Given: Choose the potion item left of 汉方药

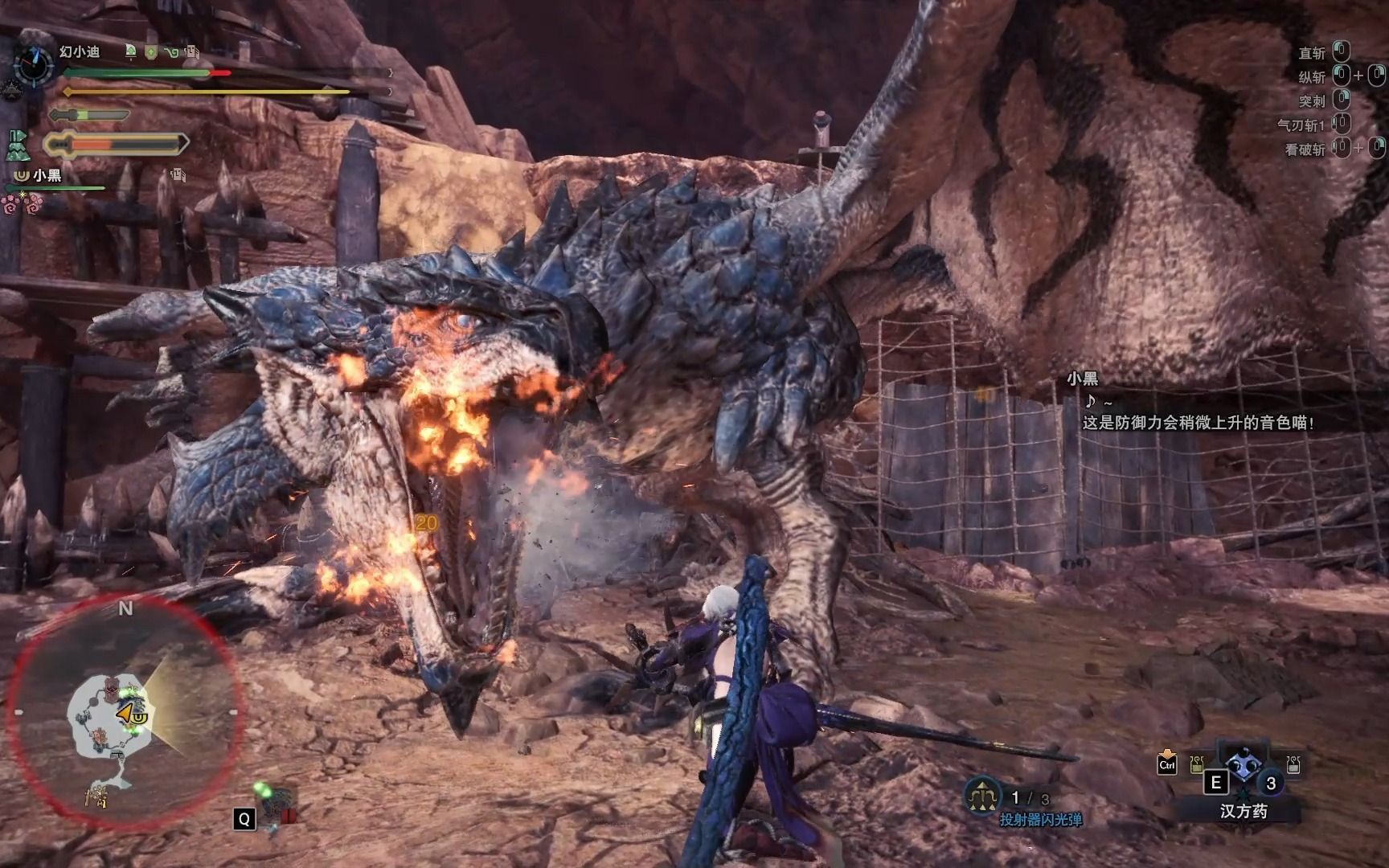Looking at the screenshot, I should click(1197, 764).
